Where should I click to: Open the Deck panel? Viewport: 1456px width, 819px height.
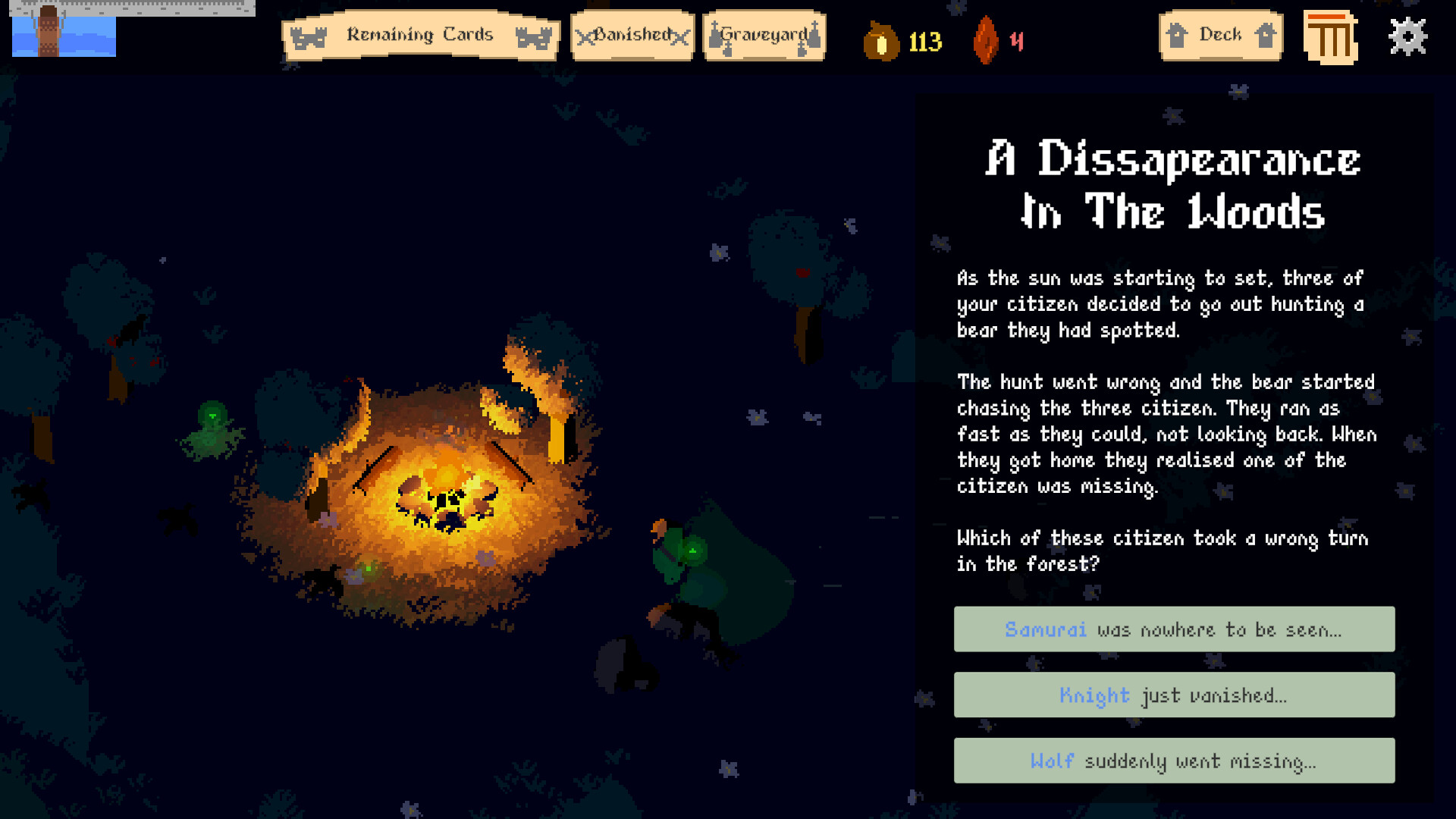(1220, 36)
